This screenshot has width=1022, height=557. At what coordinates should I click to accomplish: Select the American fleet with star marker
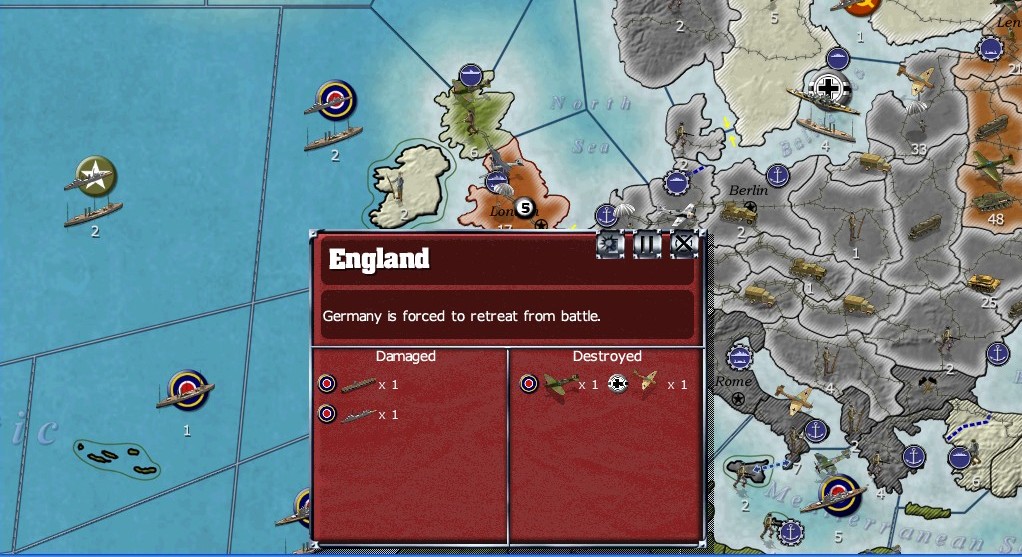tap(93, 178)
